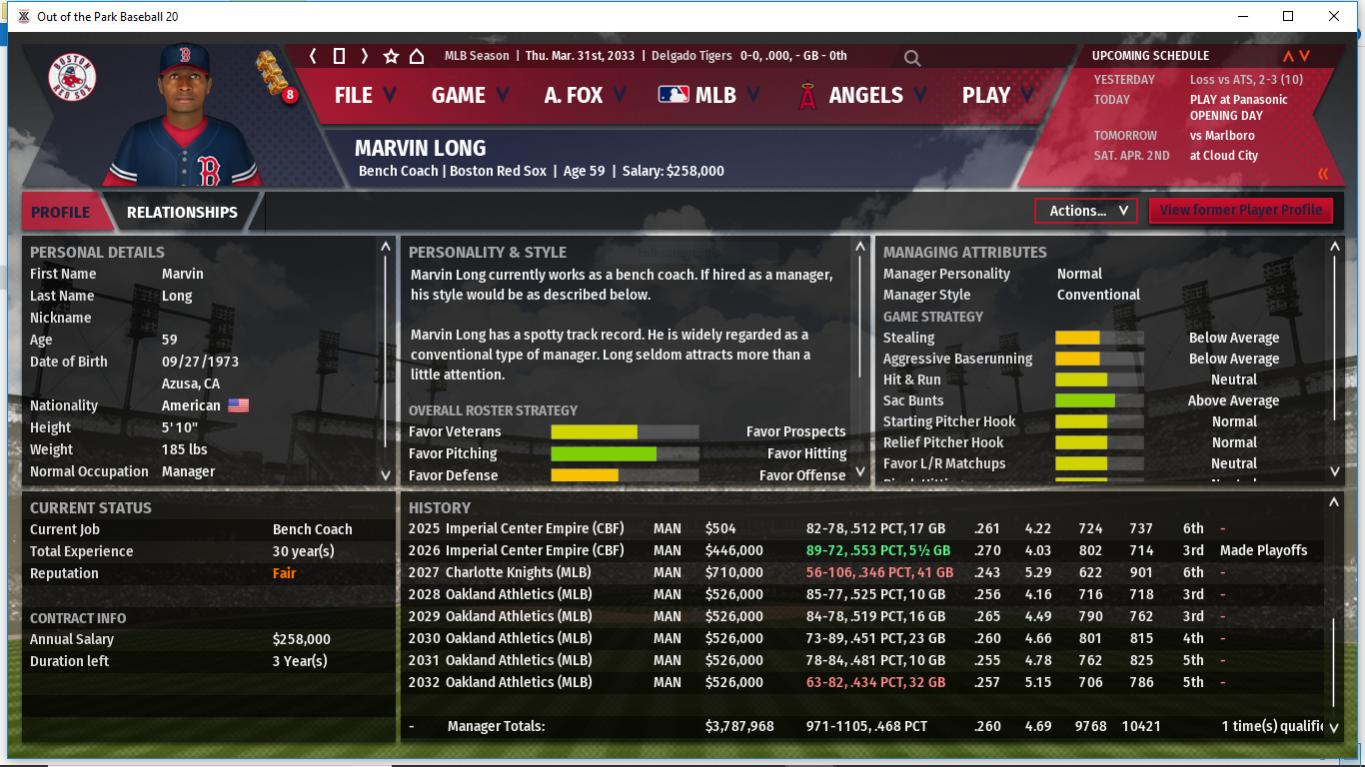The width and height of the screenshot is (1365, 767).
Task: Collapse the upcoming schedule panel
Action: pyautogui.click(x=1323, y=174)
